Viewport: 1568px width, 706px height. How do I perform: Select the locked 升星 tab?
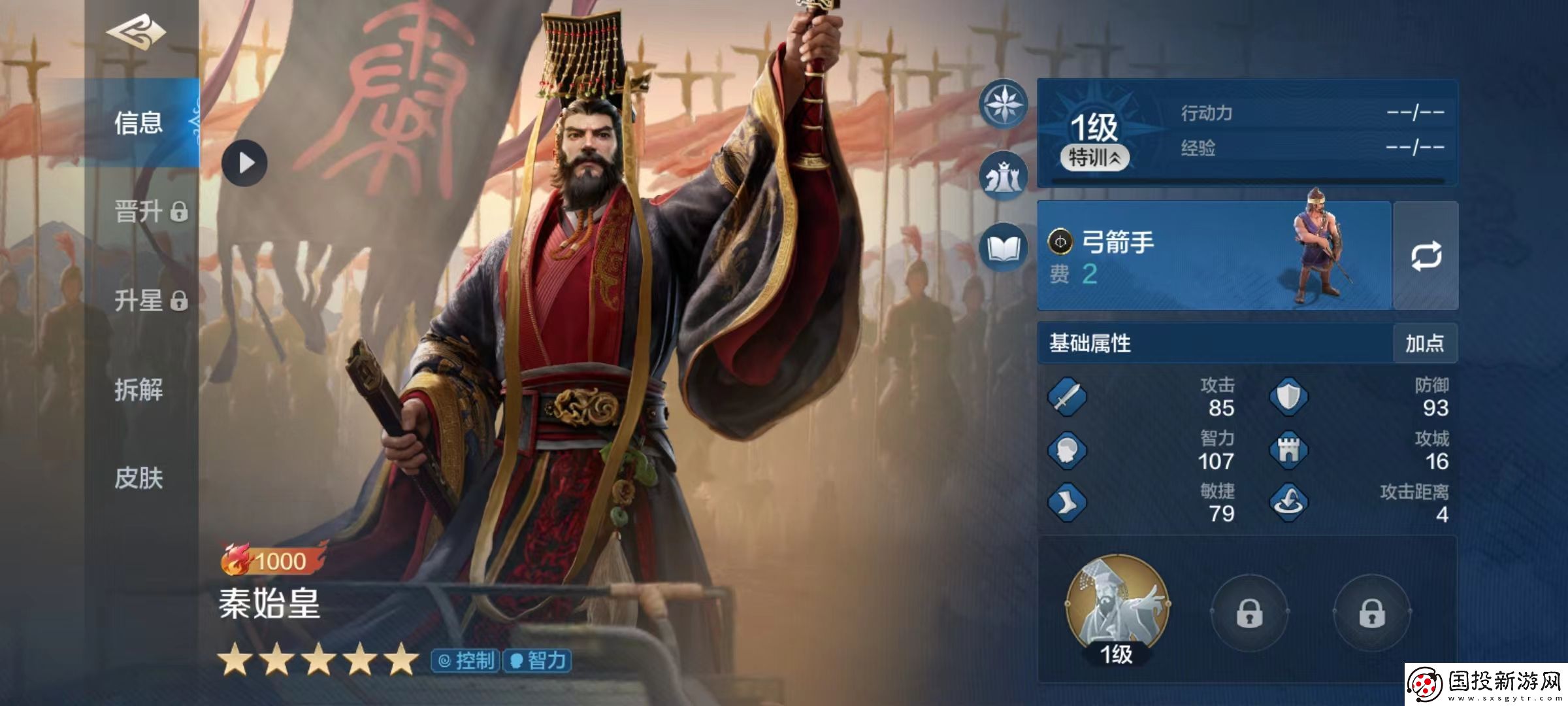[x=150, y=301]
